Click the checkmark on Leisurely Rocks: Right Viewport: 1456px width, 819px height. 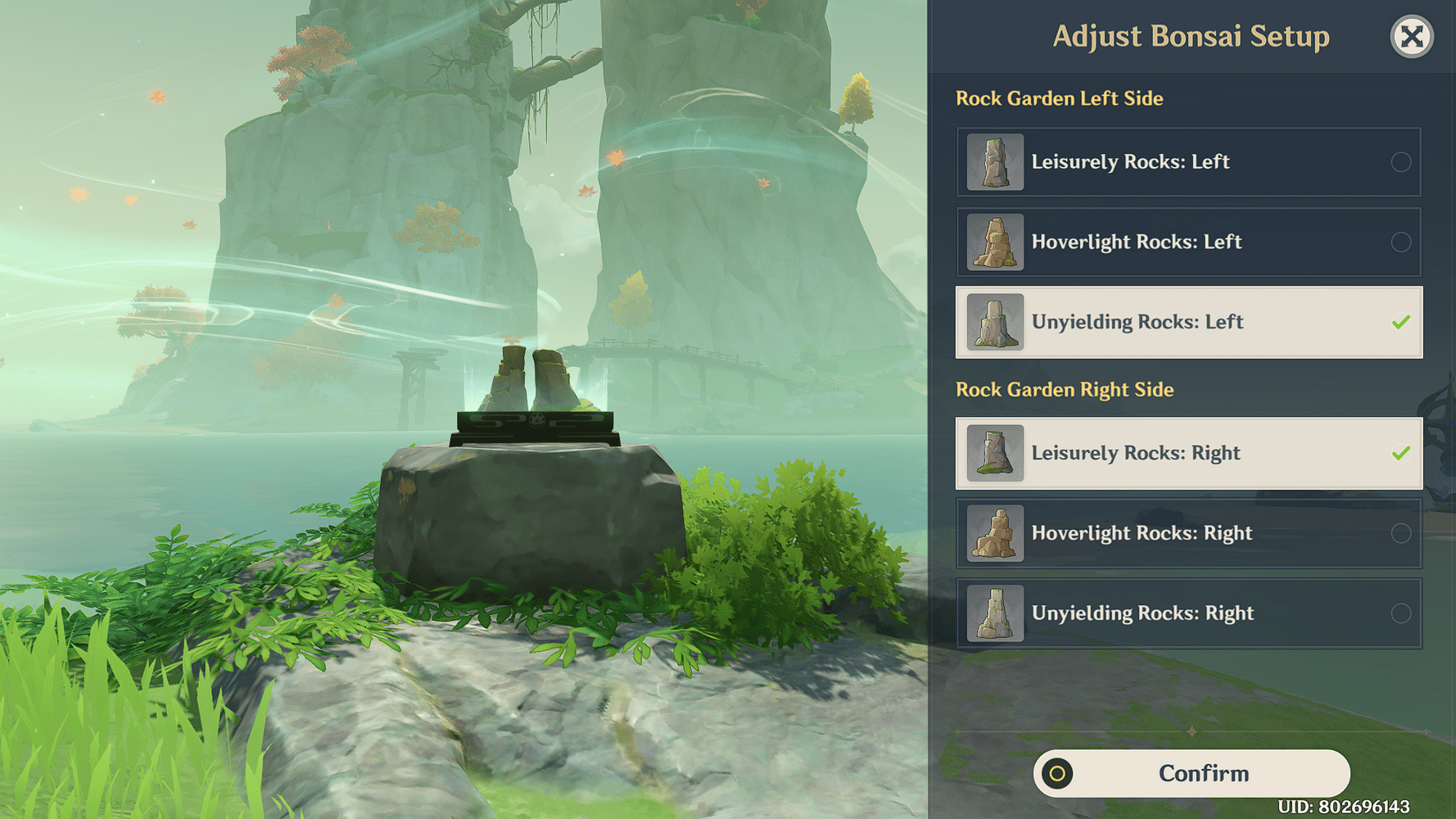pyautogui.click(x=1399, y=453)
